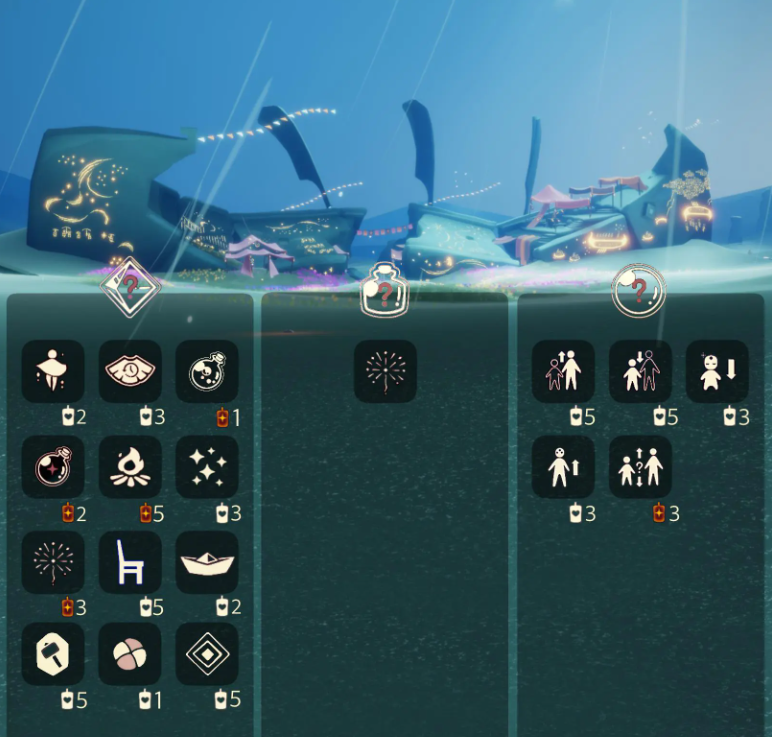The image size is (772, 737).
Task: Select the floating figure spell icon
Action: click(x=53, y=371)
